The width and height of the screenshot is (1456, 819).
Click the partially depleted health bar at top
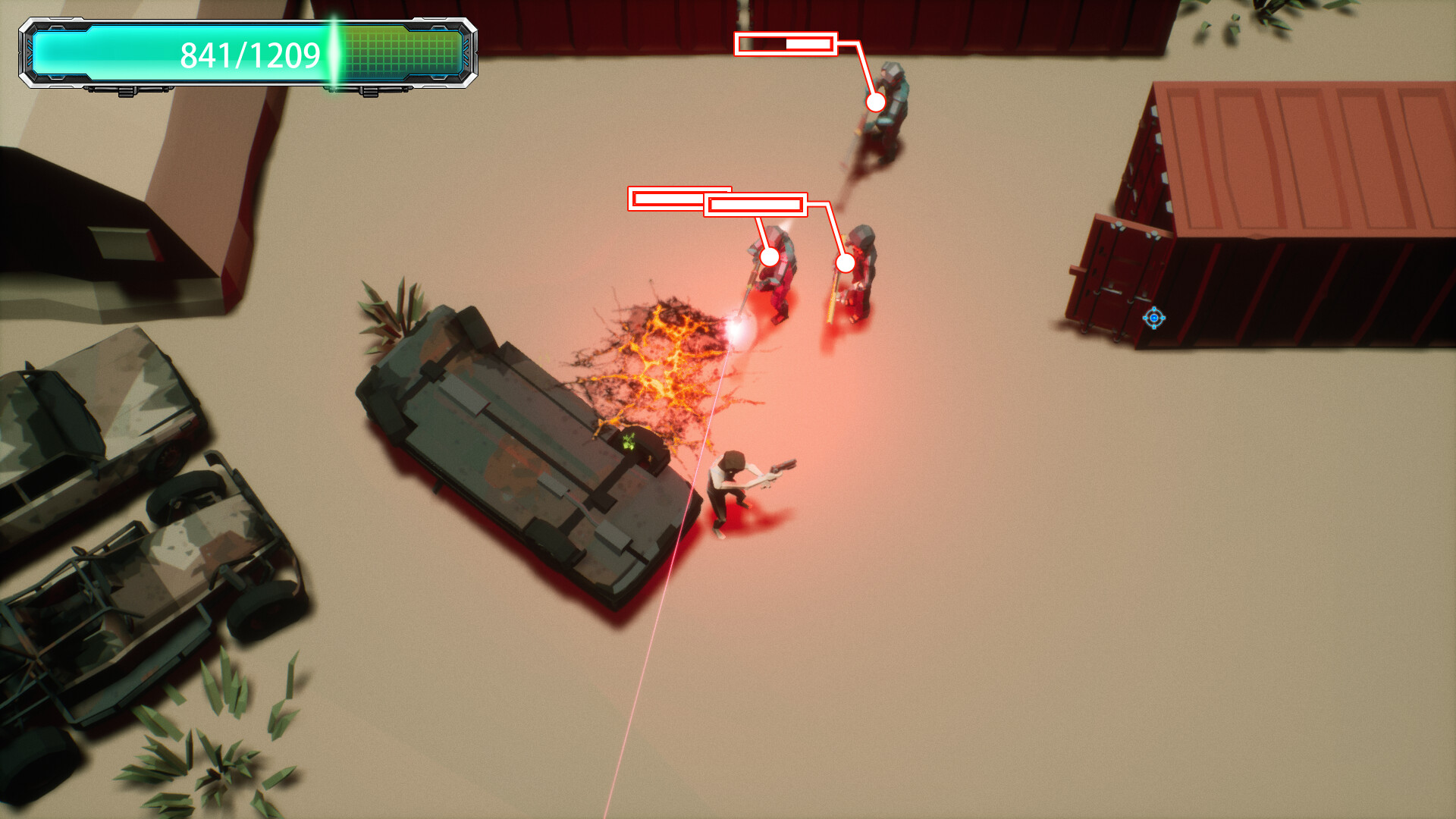pos(785,44)
